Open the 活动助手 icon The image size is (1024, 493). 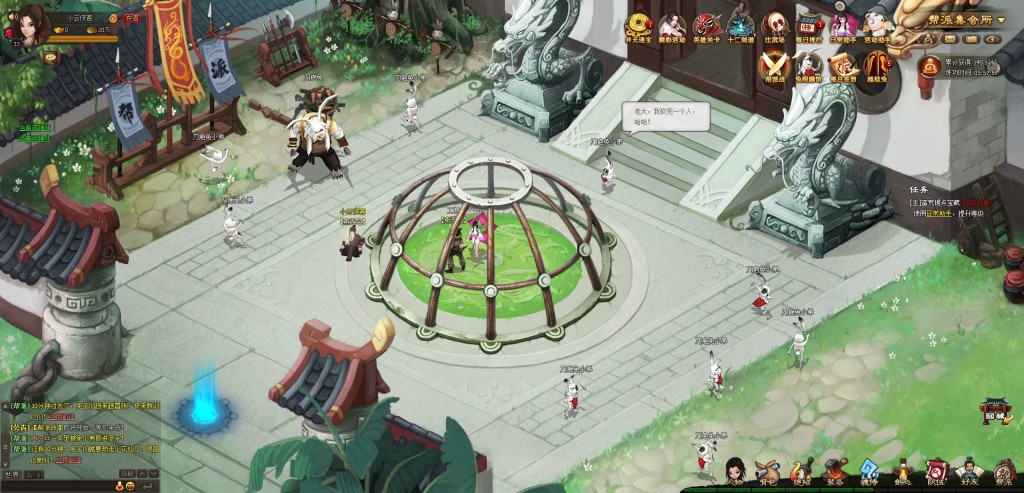click(876, 26)
